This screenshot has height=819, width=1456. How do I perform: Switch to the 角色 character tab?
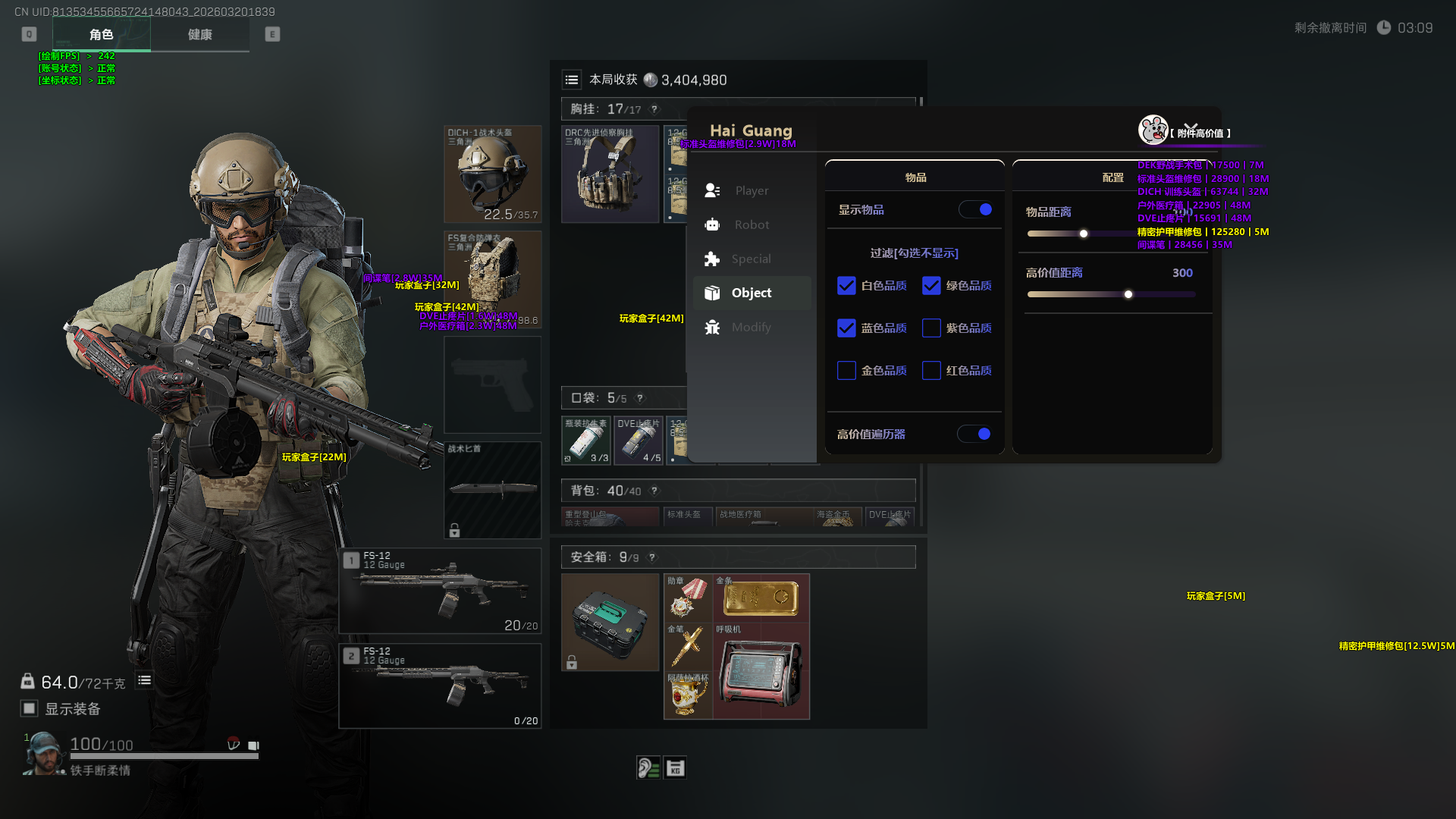click(x=101, y=35)
